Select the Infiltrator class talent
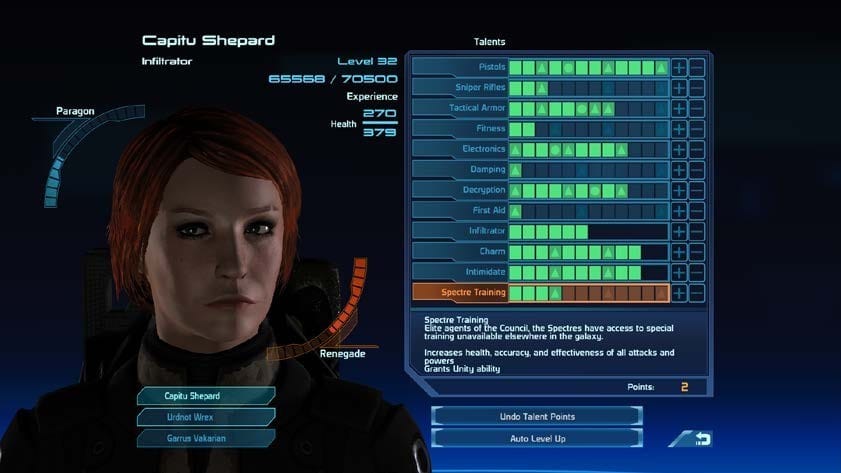This screenshot has width=841, height=473. point(460,231)
